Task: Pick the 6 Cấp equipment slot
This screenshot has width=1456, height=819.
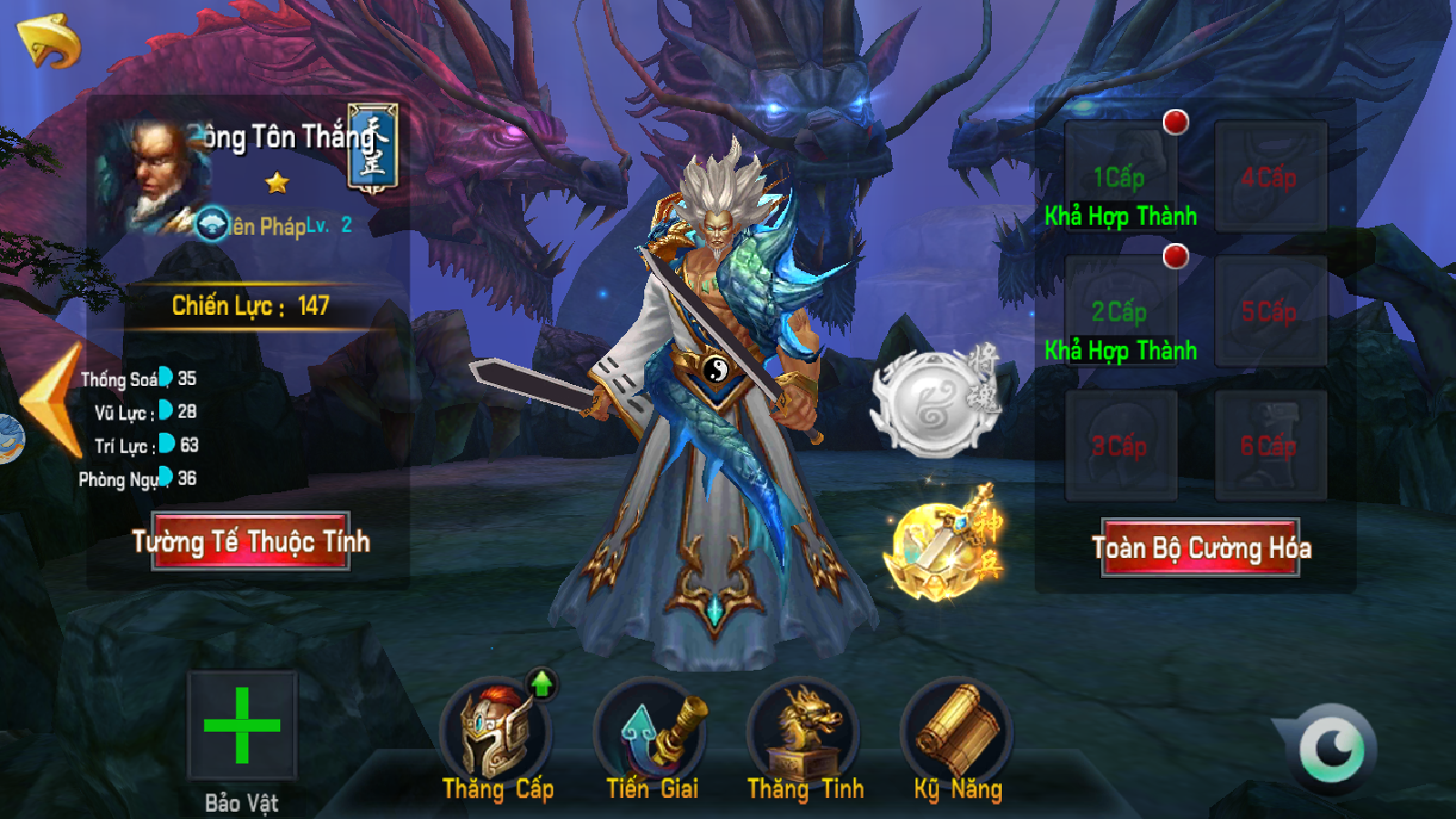Action: click(x=1270, y=445)
